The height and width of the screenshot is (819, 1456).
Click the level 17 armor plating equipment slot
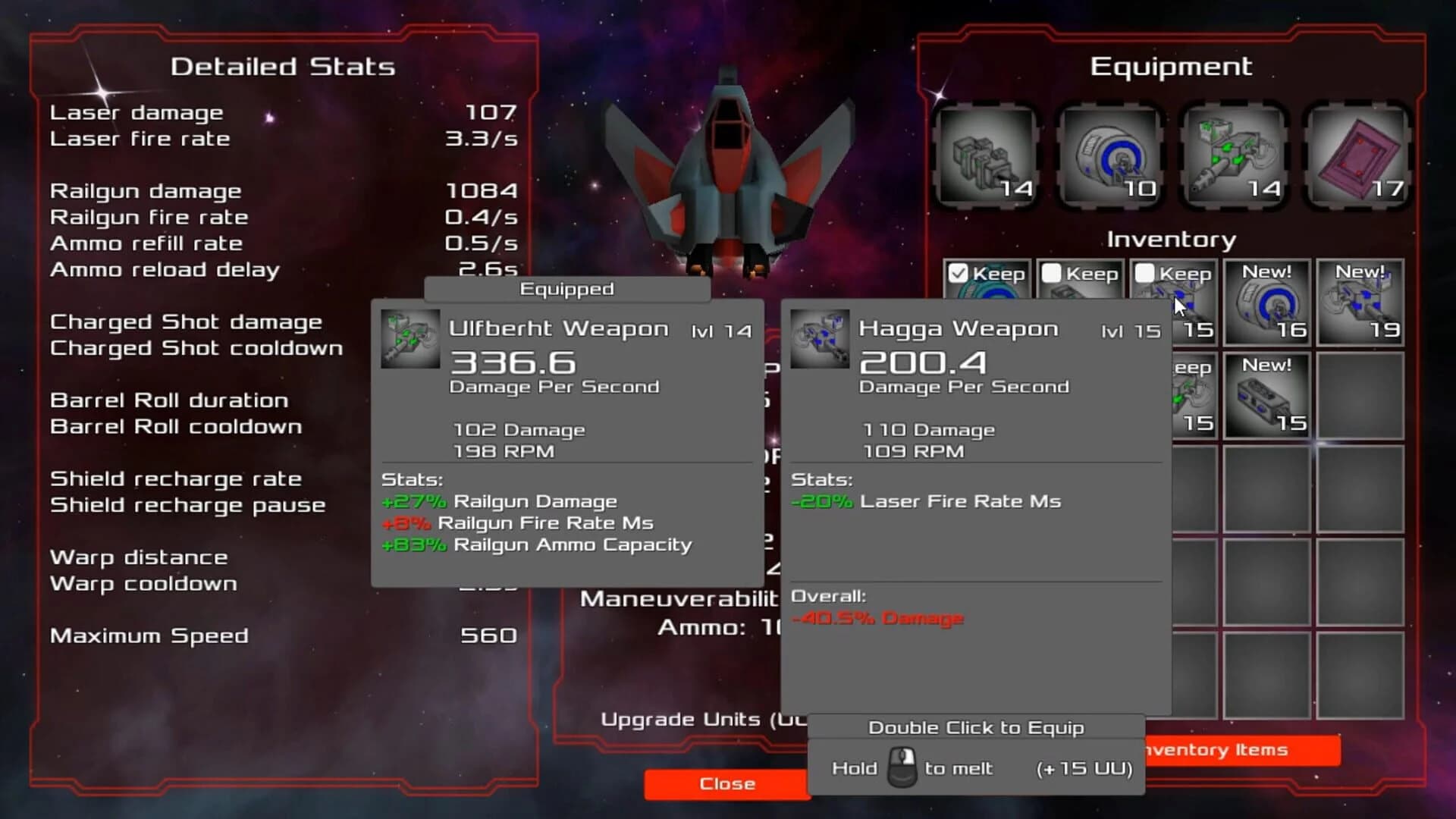coord(1357,155)
